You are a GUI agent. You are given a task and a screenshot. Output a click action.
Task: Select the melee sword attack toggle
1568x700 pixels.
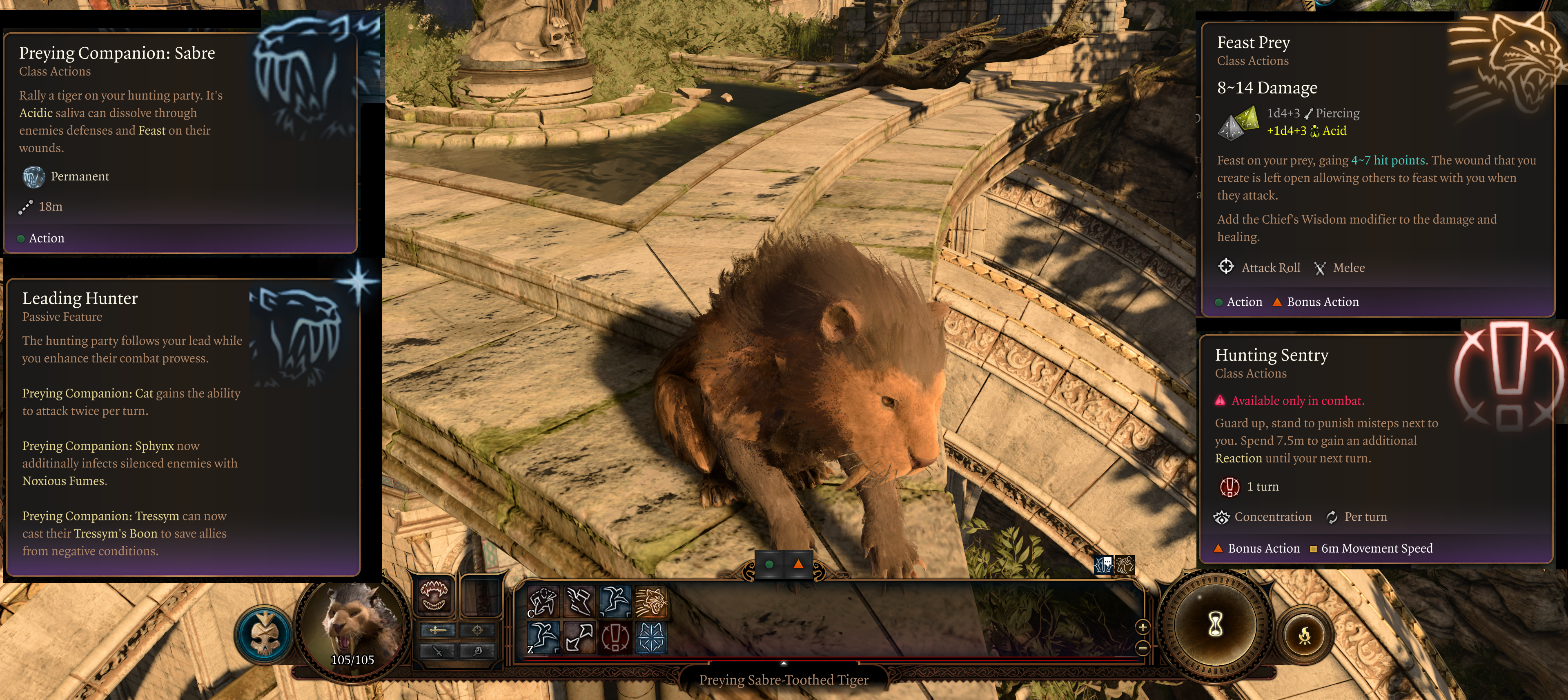(x=438, y=630)
